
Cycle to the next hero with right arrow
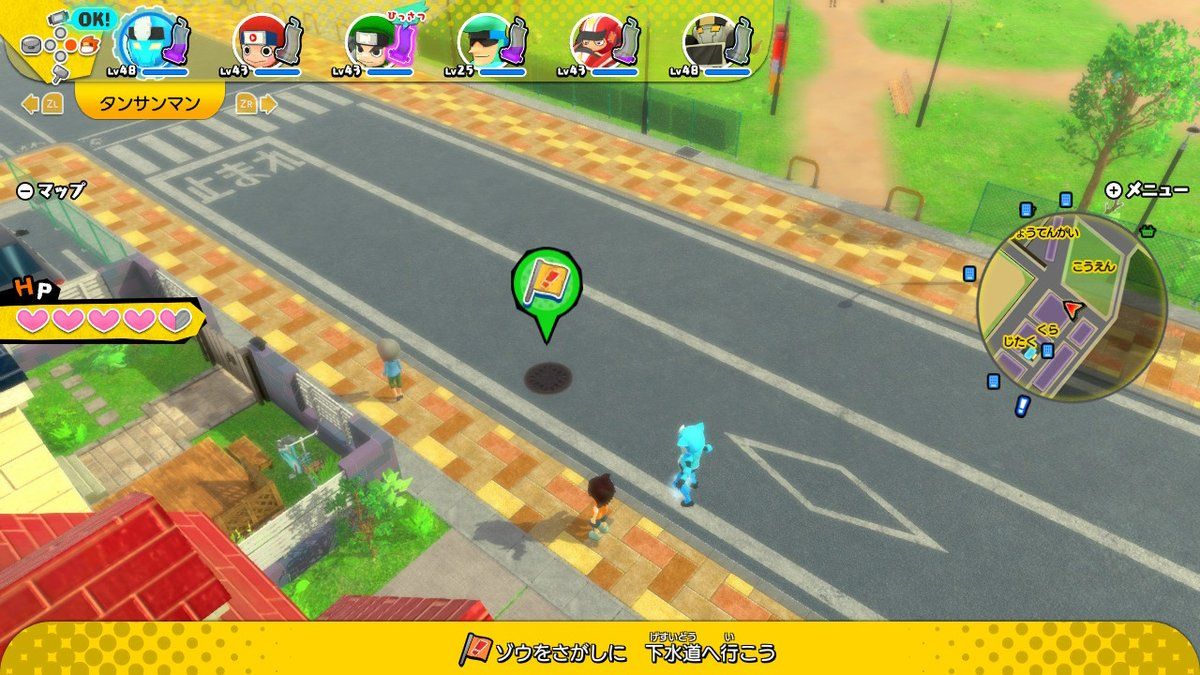258,103
